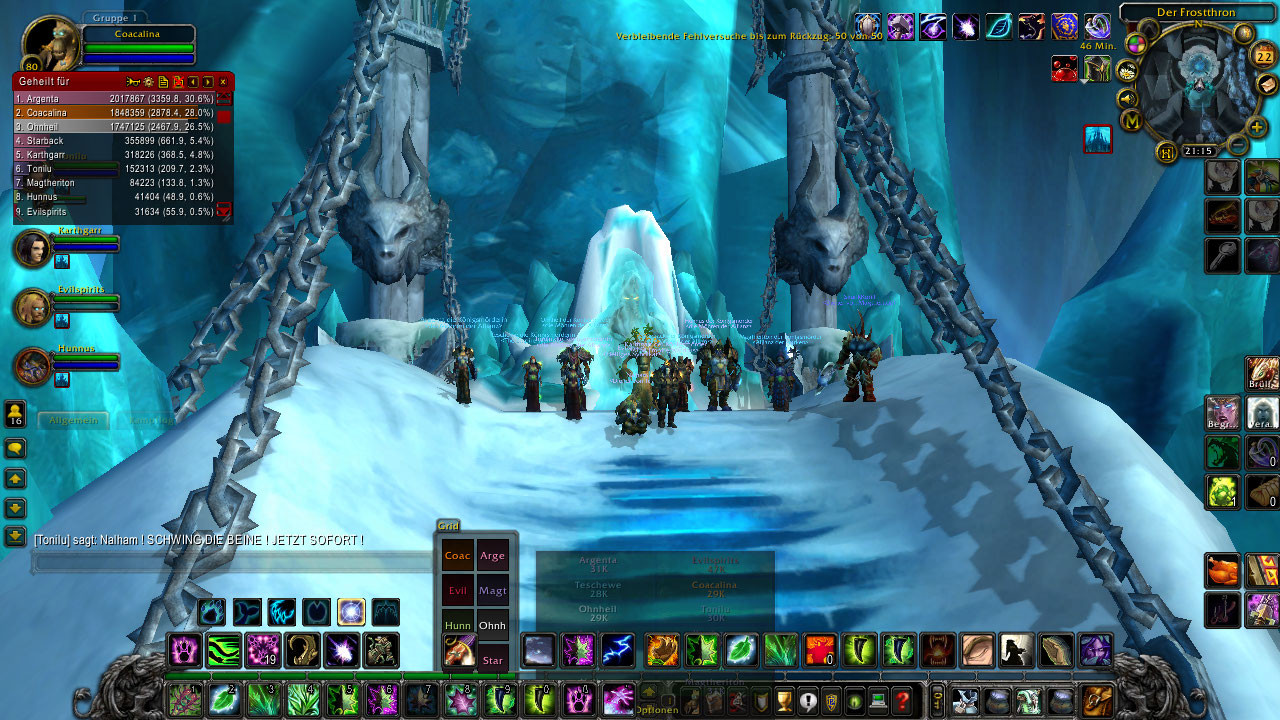Target Karthgarr's party portrait
The height and width of the screenshot is (720, 1280).
click(33, 249)
